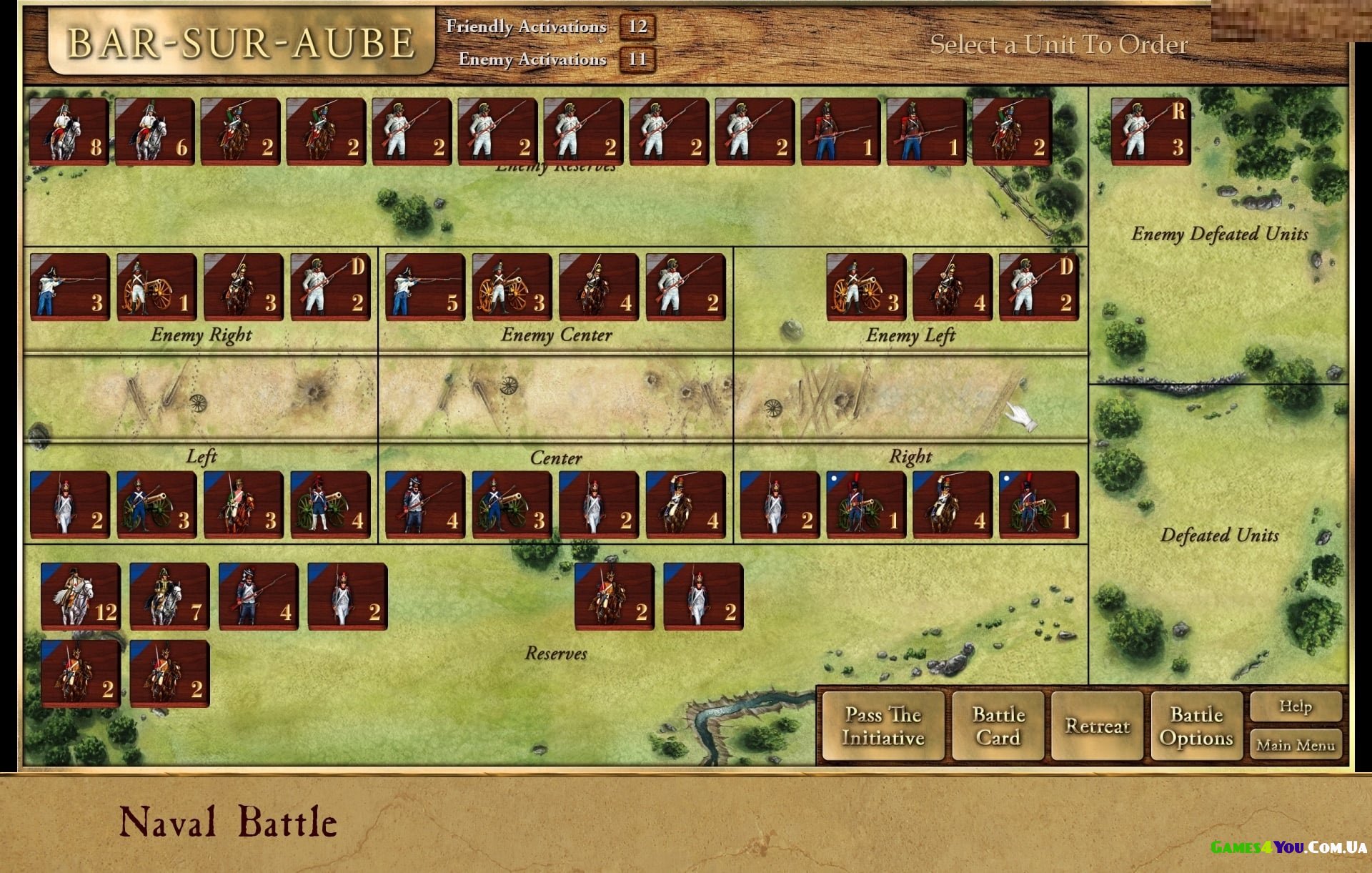Choose the Left flank cavalry with strength 3
The image size is (1372, 873).
[x=243, y=504]
